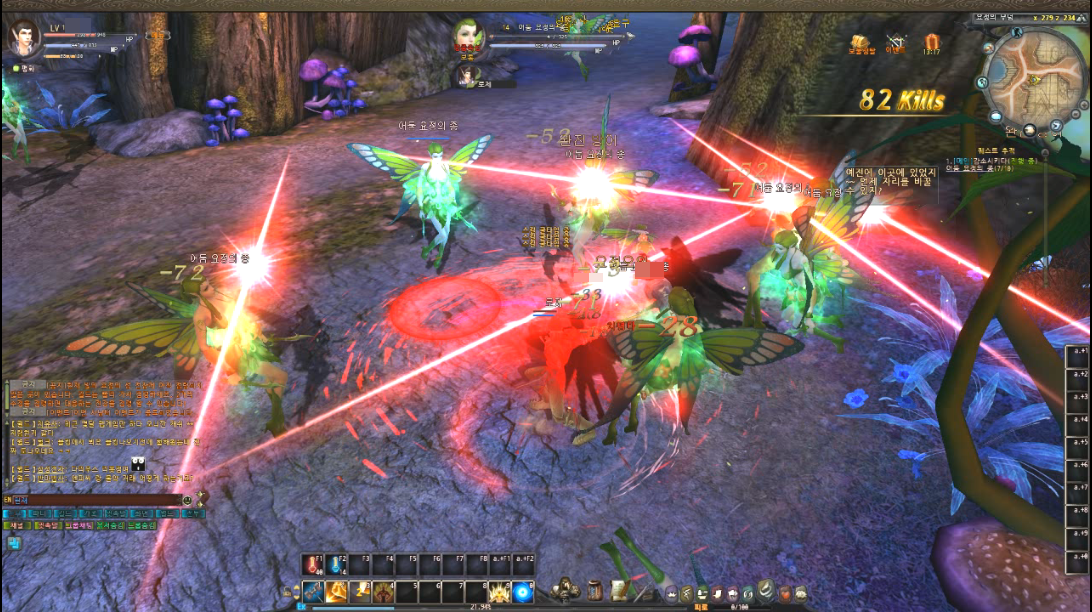Use the blue mana potion in F2 slot
Screen dimensions: 1092x612
336,566
